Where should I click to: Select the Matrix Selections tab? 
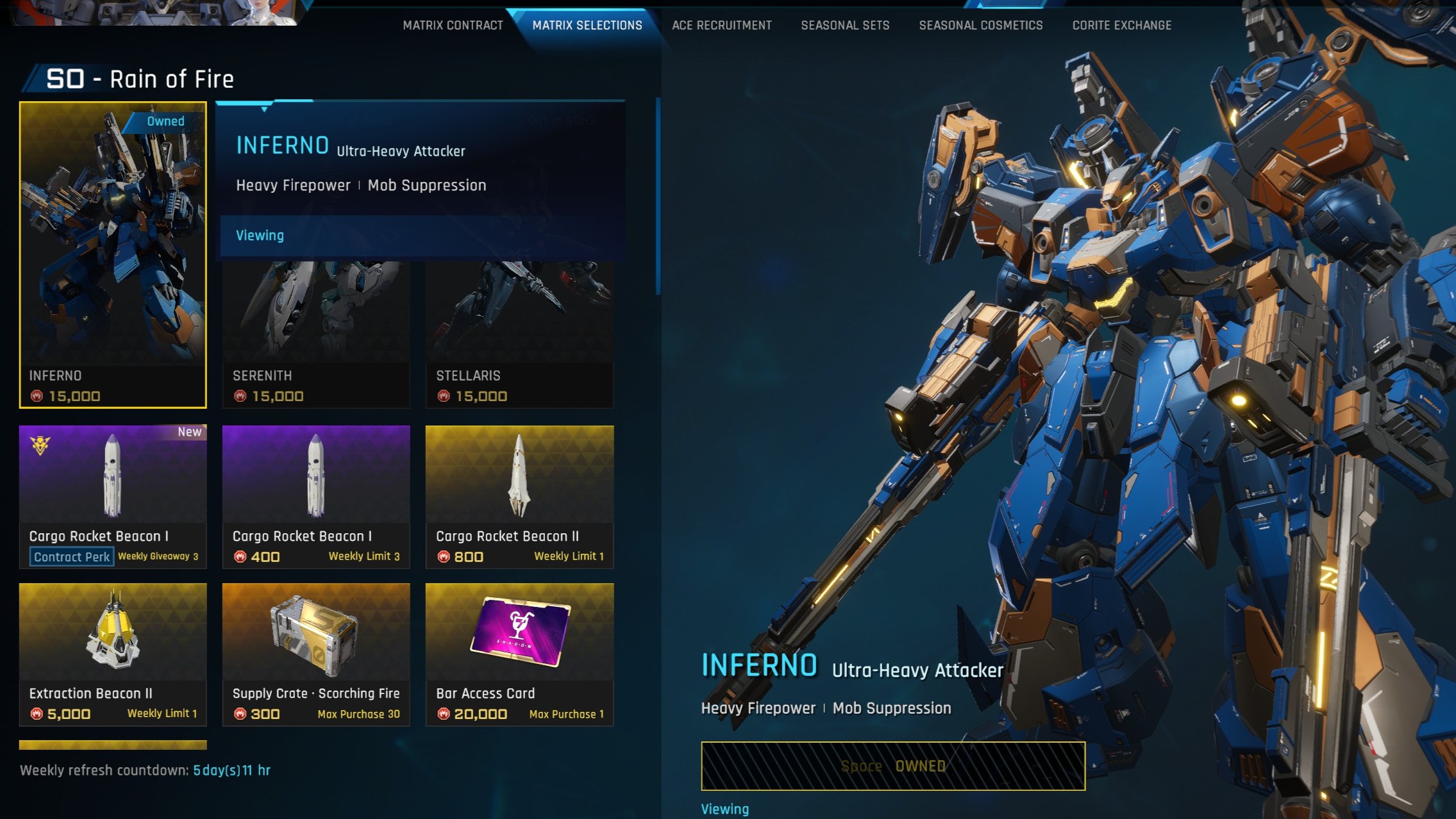pos(587,26)
